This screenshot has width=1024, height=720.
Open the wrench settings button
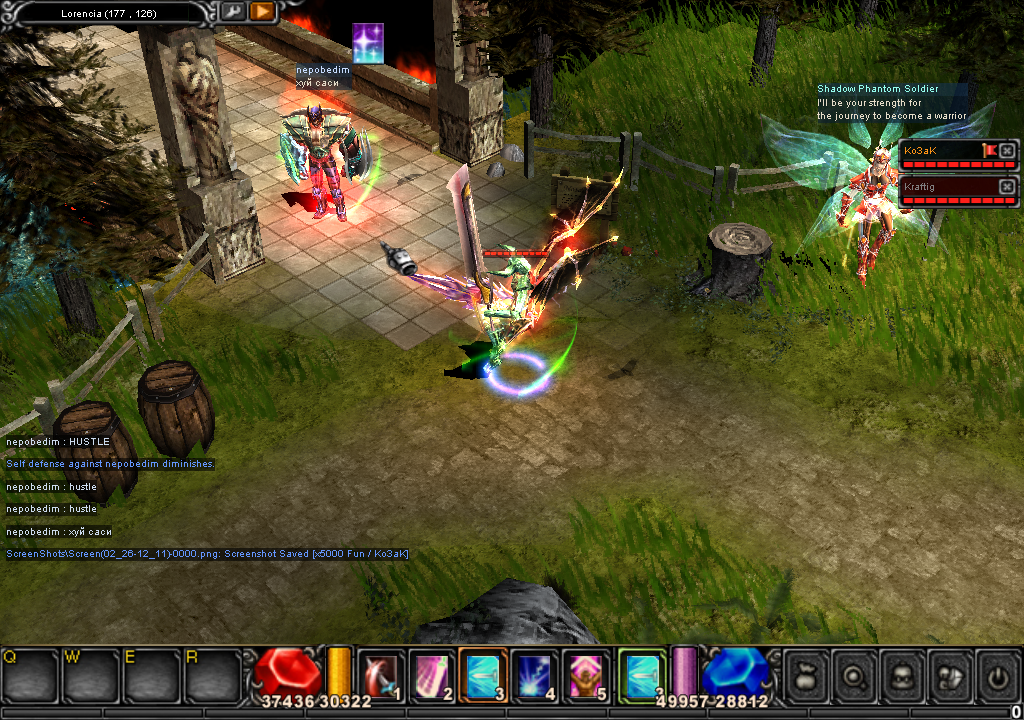pos(232,12)
